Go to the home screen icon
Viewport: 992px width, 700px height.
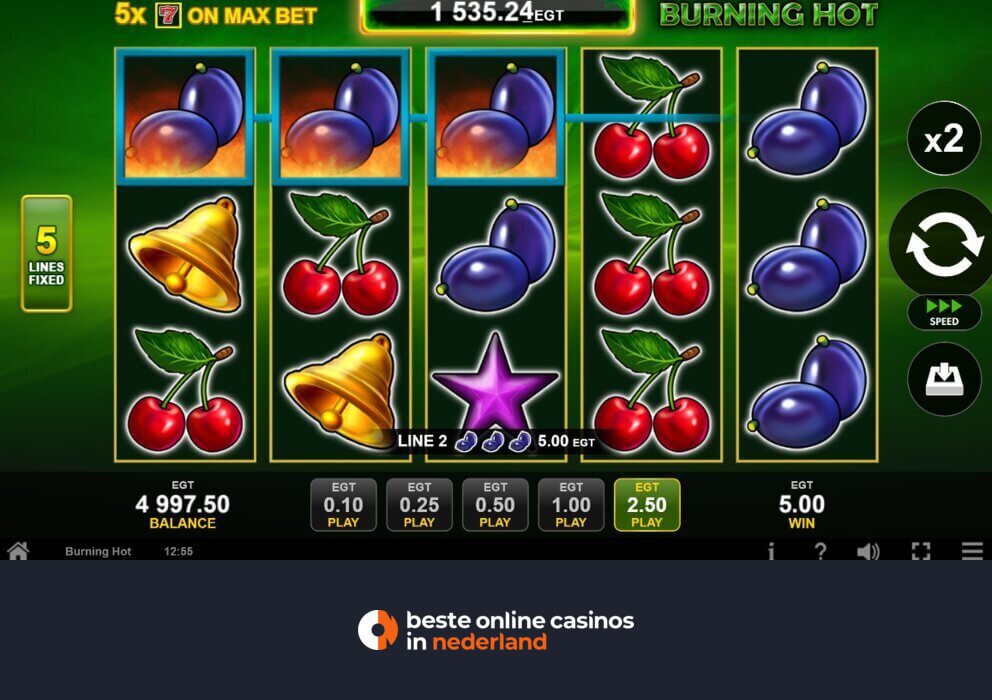18,551
